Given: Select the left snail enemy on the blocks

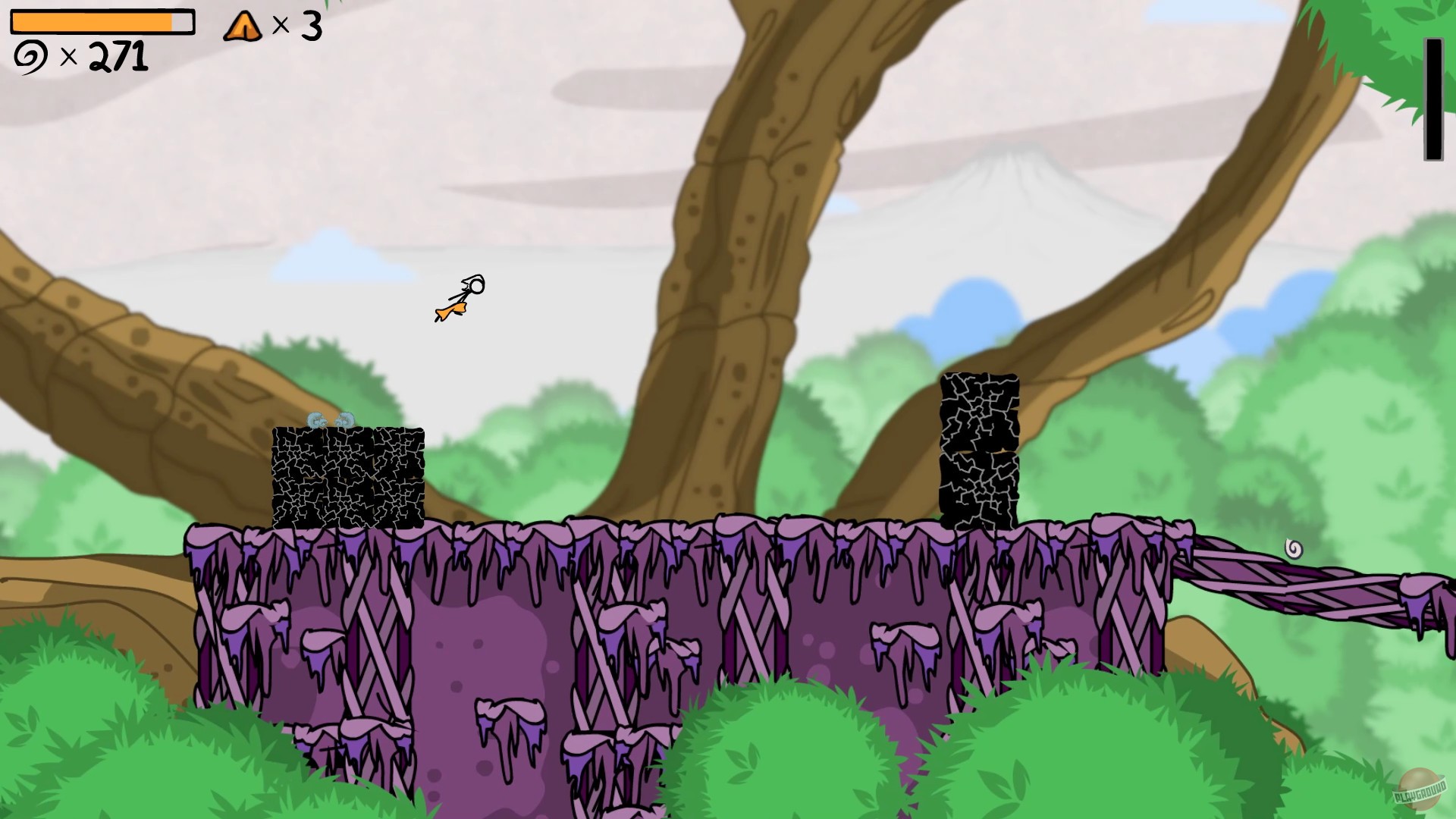Looking at the screenshot, I should pyautogui.click(x=316, y=419).
